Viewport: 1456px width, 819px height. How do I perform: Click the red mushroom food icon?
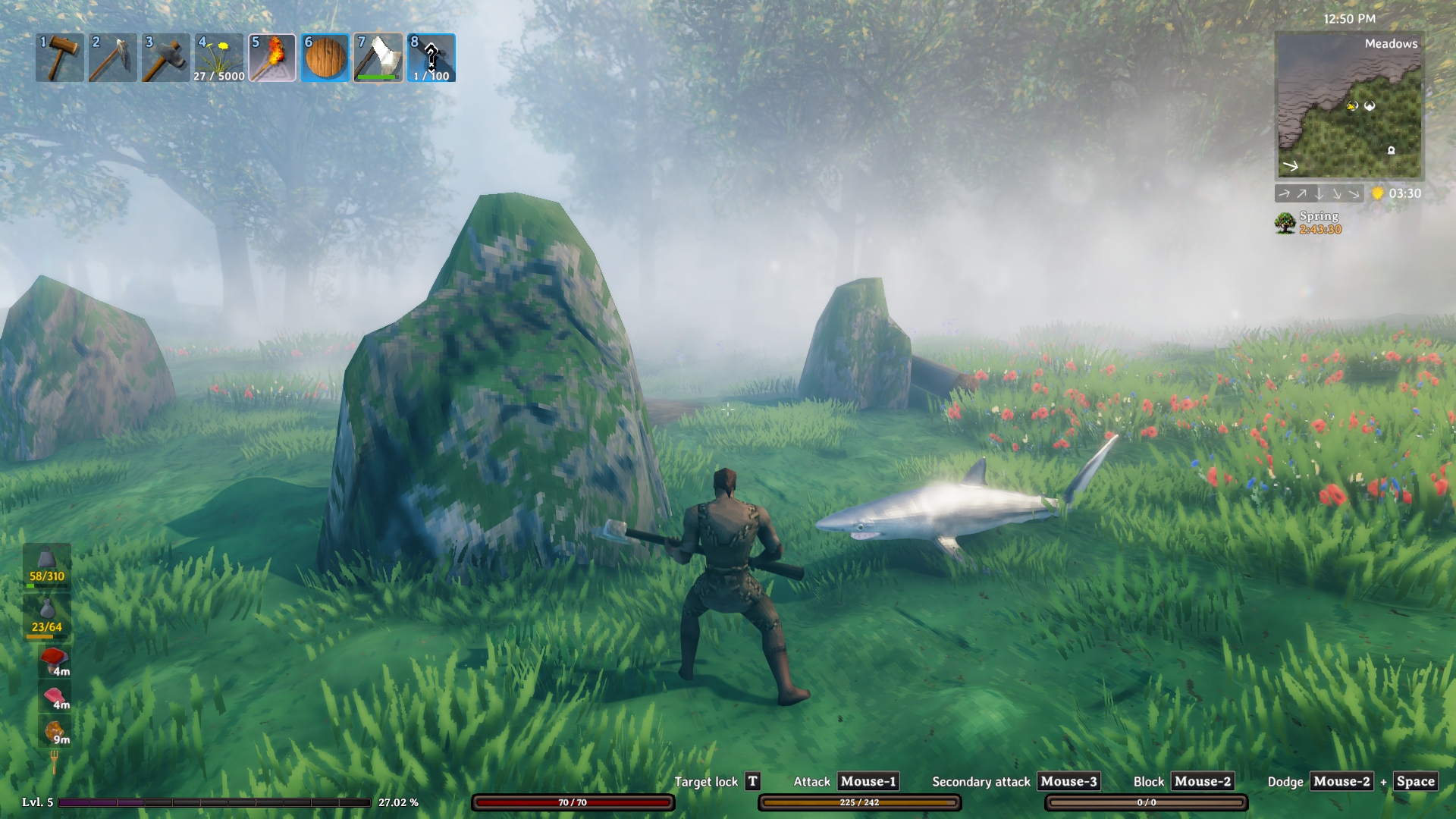tap(54, 660)
